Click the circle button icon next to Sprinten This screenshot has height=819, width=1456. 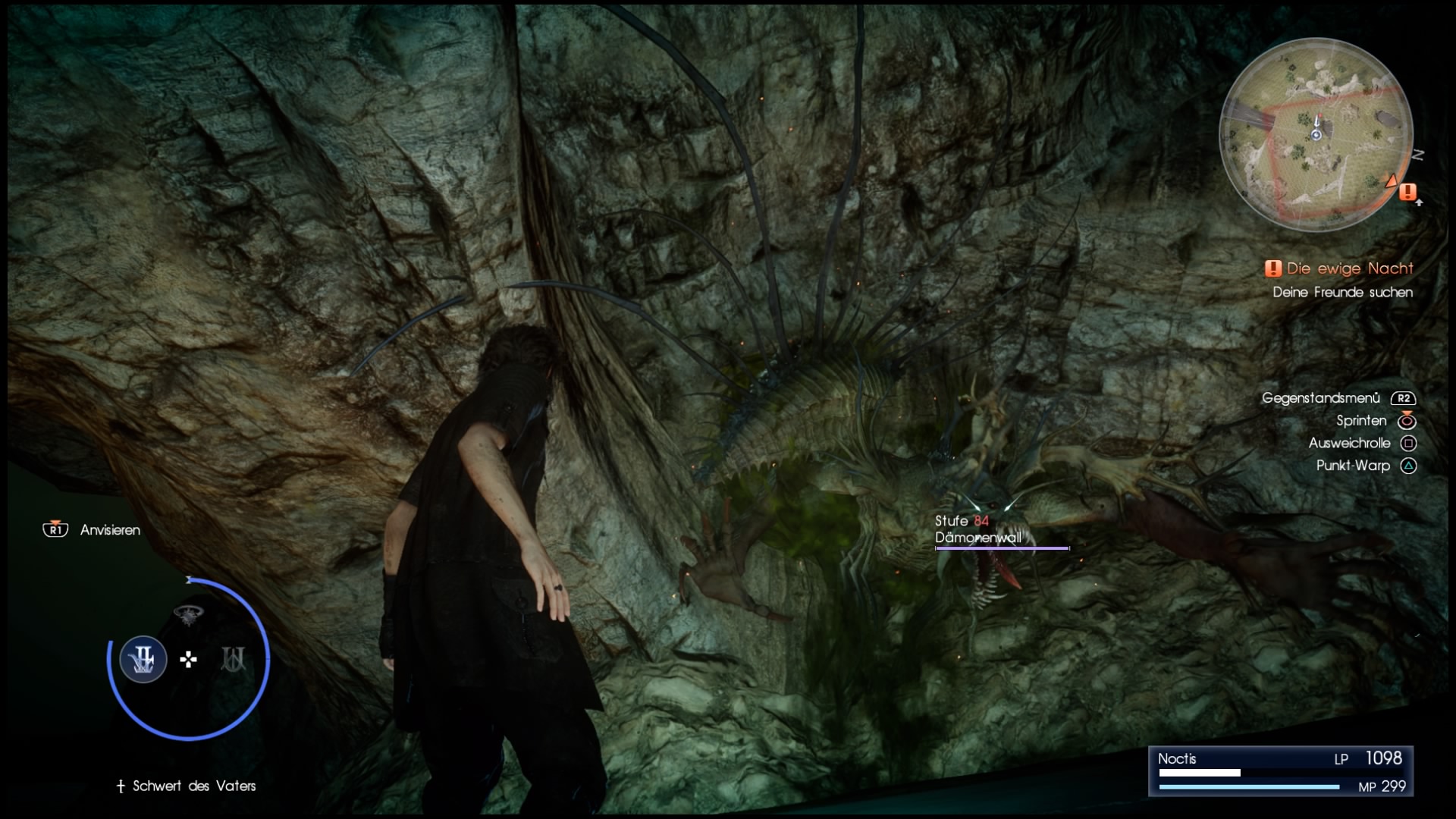coord(1409,421)
